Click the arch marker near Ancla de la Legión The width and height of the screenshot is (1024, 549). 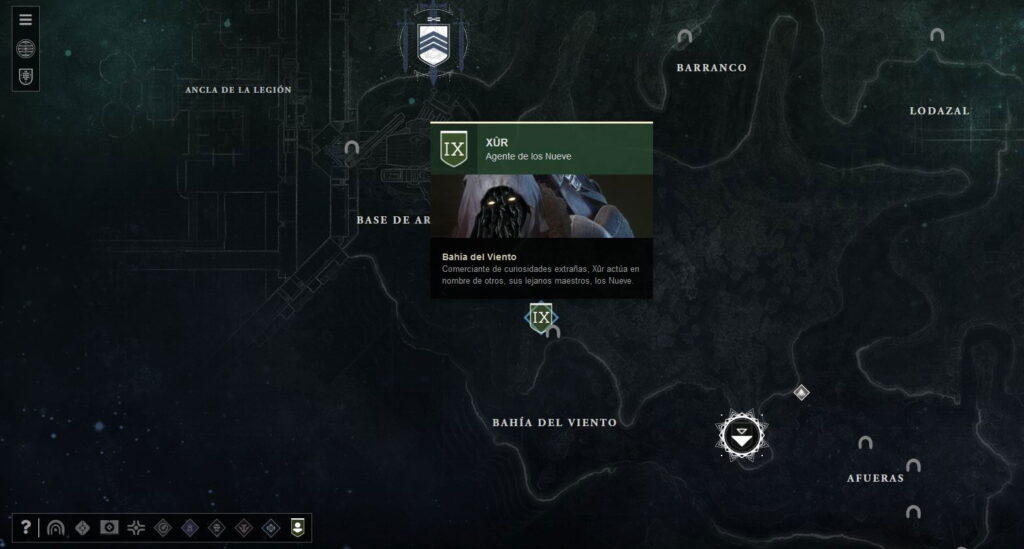point(351,147)
